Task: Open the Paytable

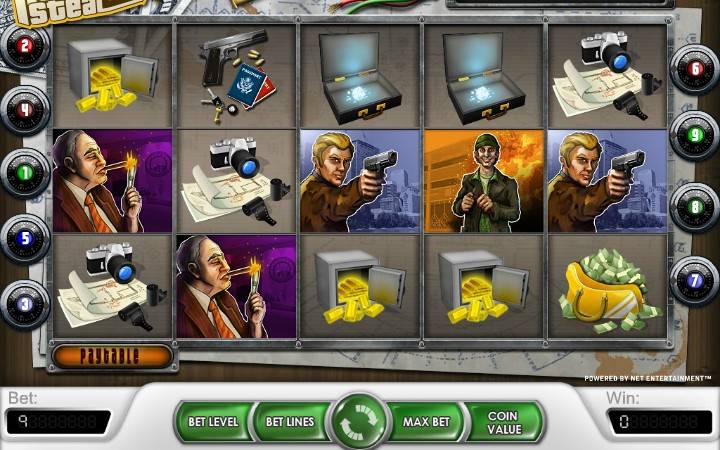Action: pos(110,355)
